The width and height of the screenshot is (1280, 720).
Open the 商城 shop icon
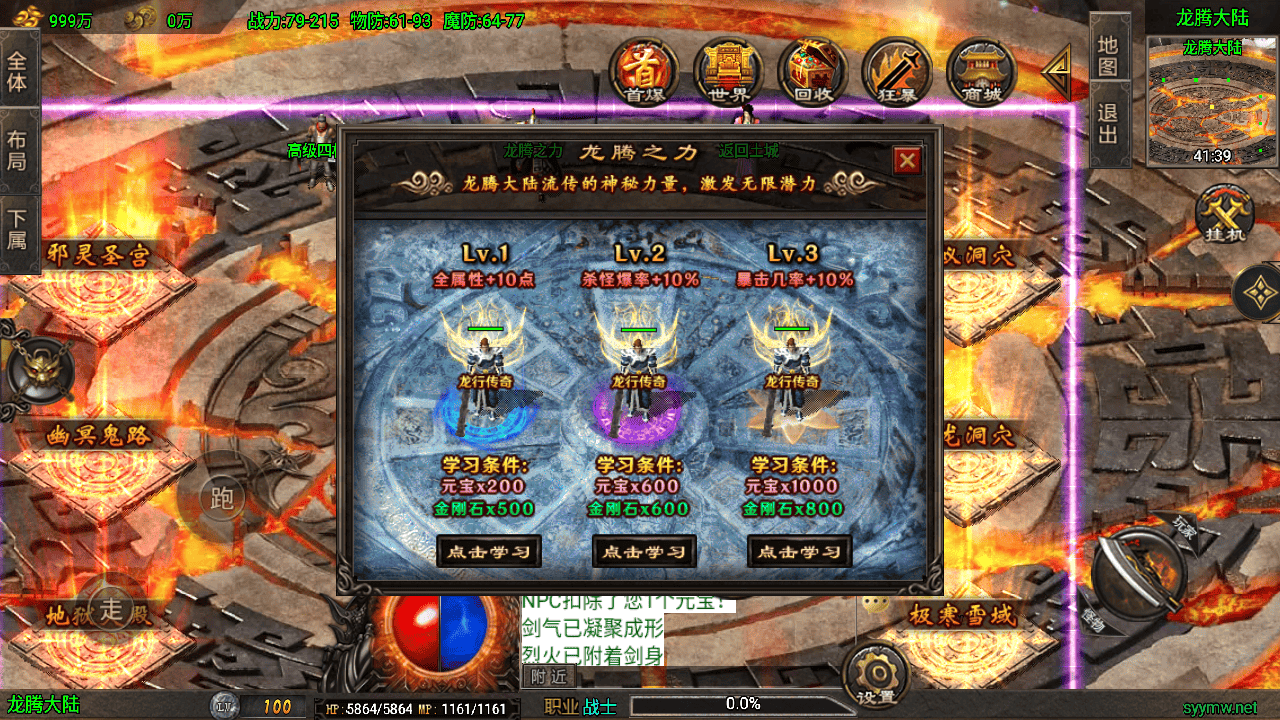pyautogui.click(x=981, y=70)
